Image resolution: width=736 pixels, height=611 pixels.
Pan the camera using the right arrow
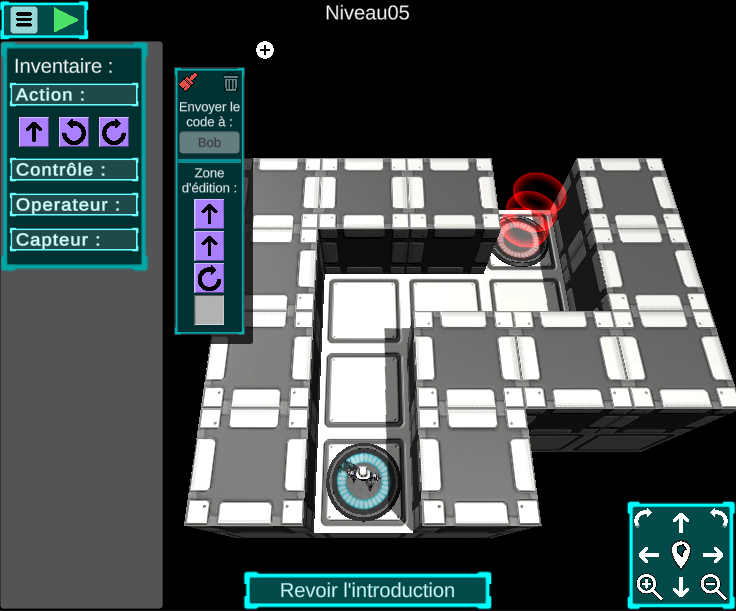713,555
